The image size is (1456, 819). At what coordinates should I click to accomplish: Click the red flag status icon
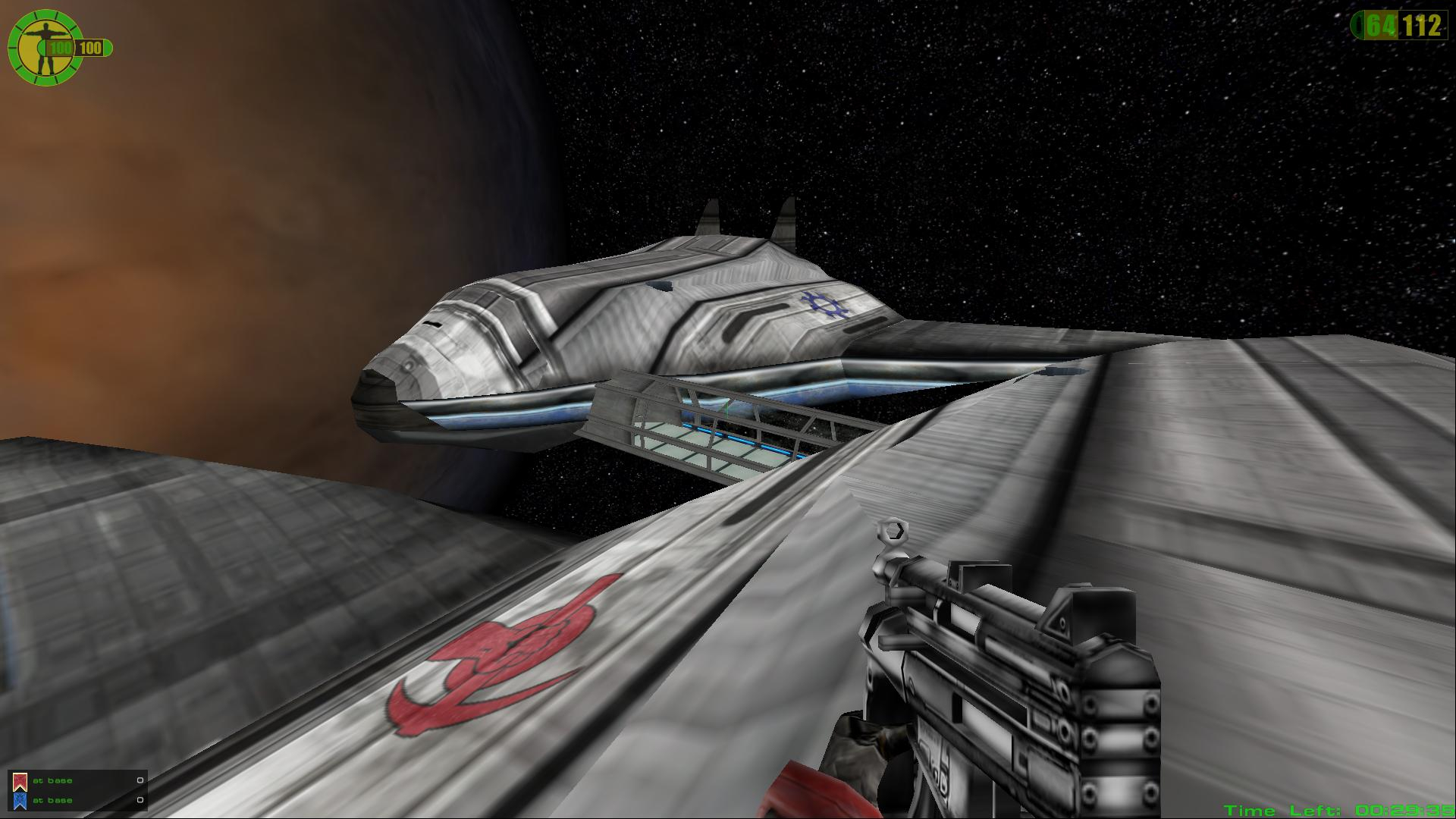[20, 781]
